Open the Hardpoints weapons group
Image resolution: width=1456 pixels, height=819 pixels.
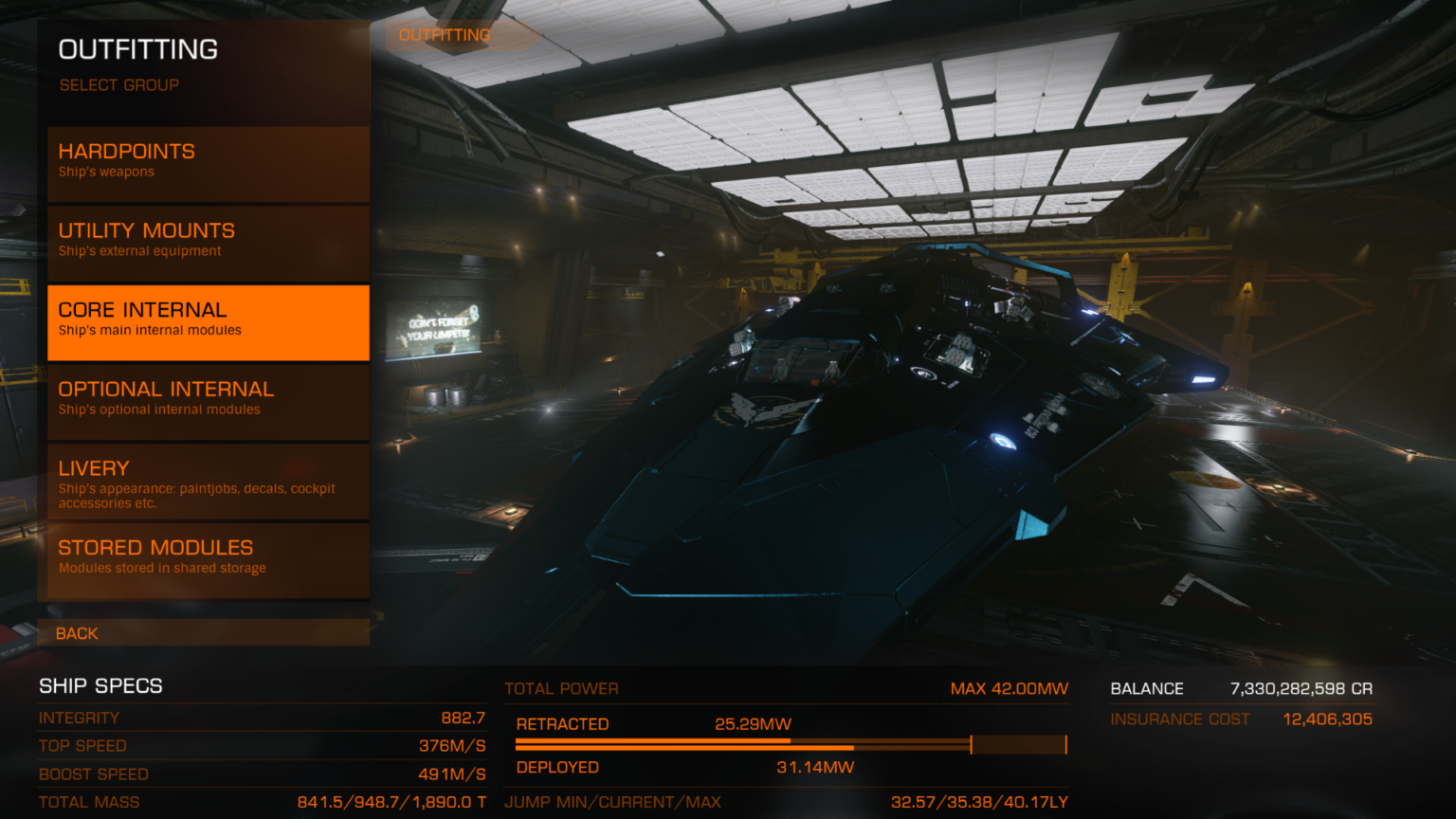pos(208,163)
